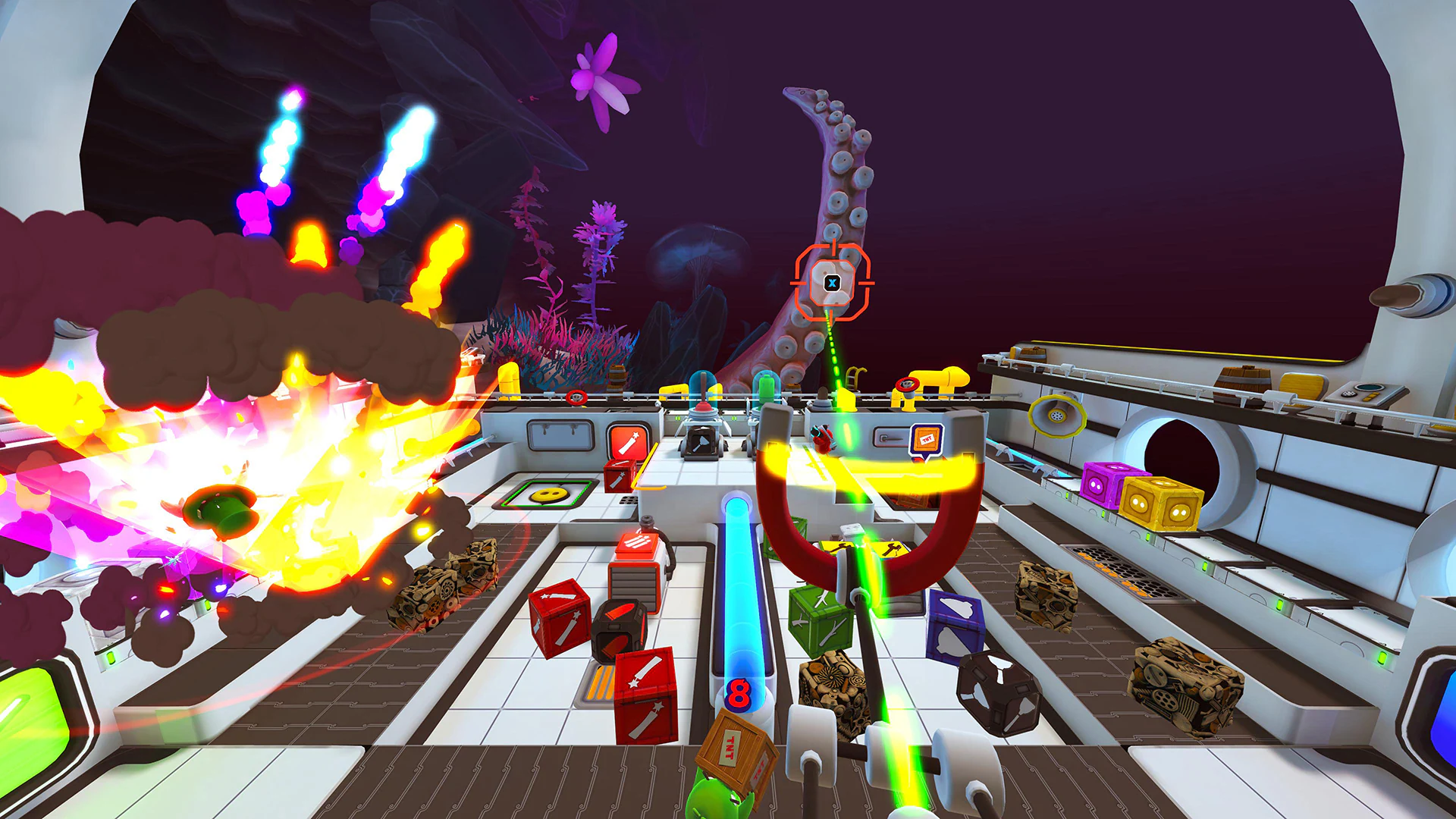1456x819 pixels.
Task: Select the plunger icon on the robot's screen
Action: point(701,441)
